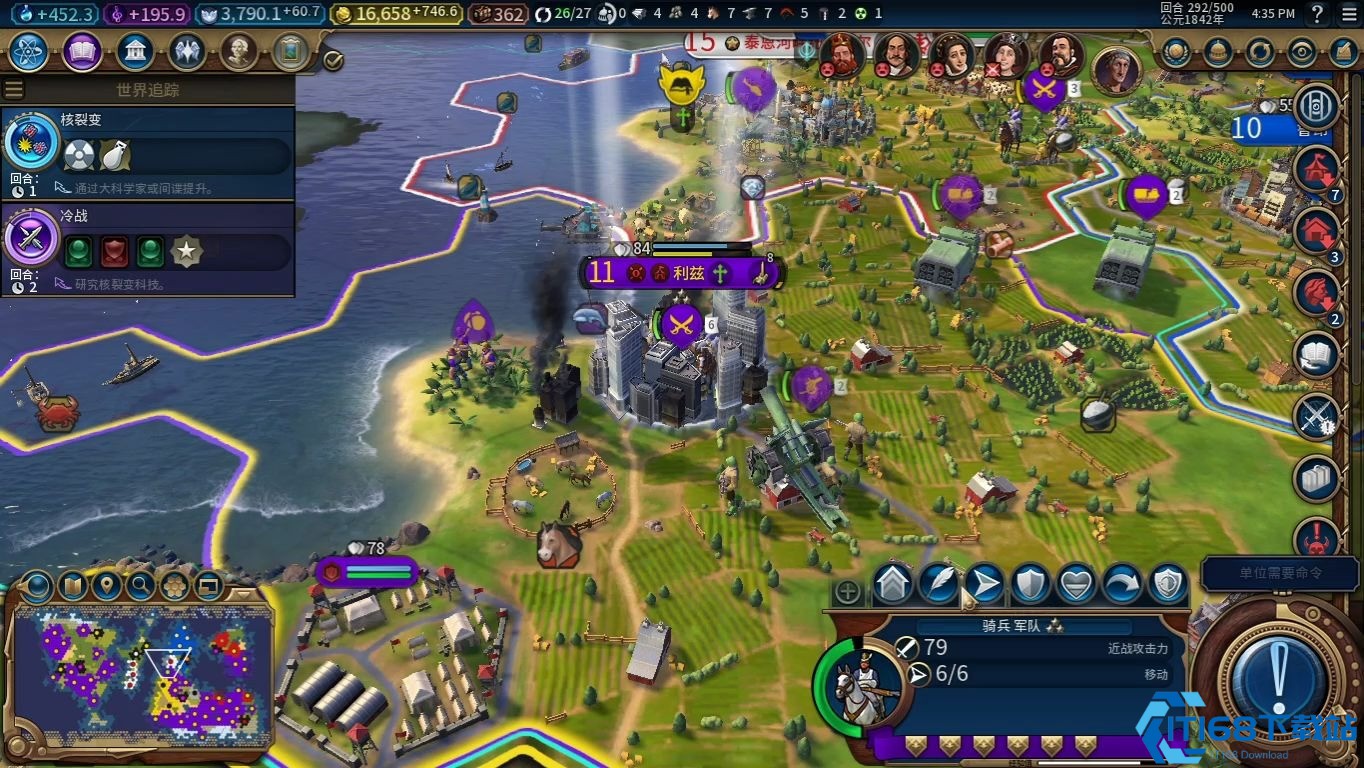Toggle the 世界追踪 panel list menu
The height and width of the screenshot is (768, 1364).
click(x=14, y=89)
